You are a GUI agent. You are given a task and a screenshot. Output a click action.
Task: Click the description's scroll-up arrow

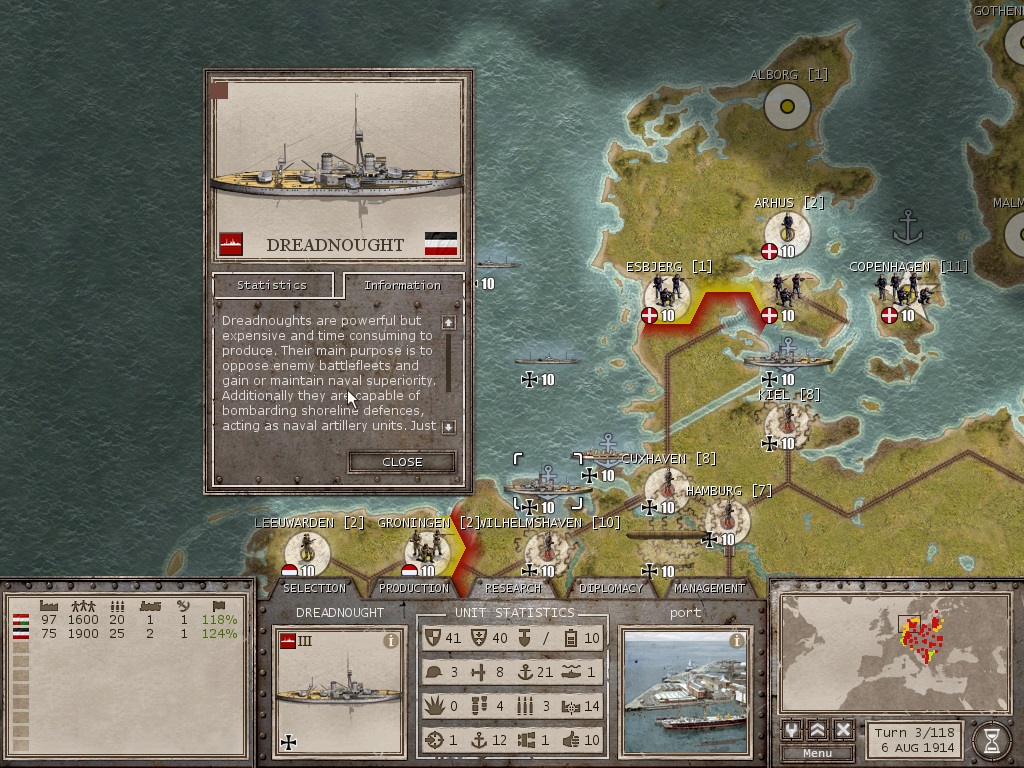pos(449,322)
